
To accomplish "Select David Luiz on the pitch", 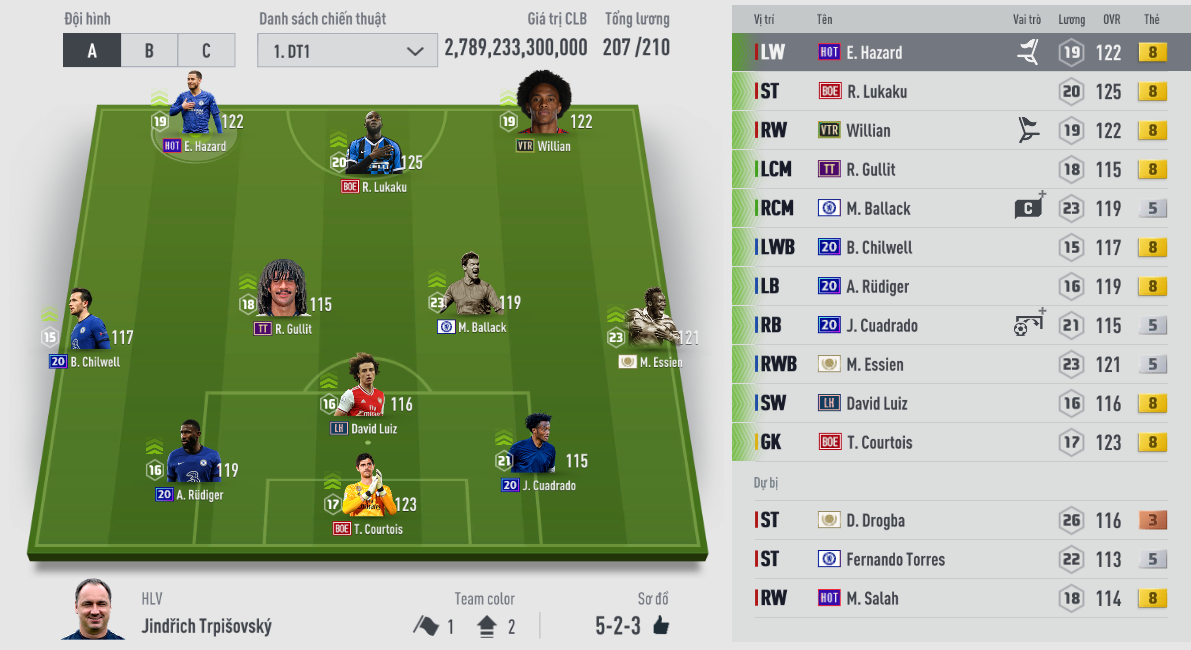I will click(x=366, y=395).
